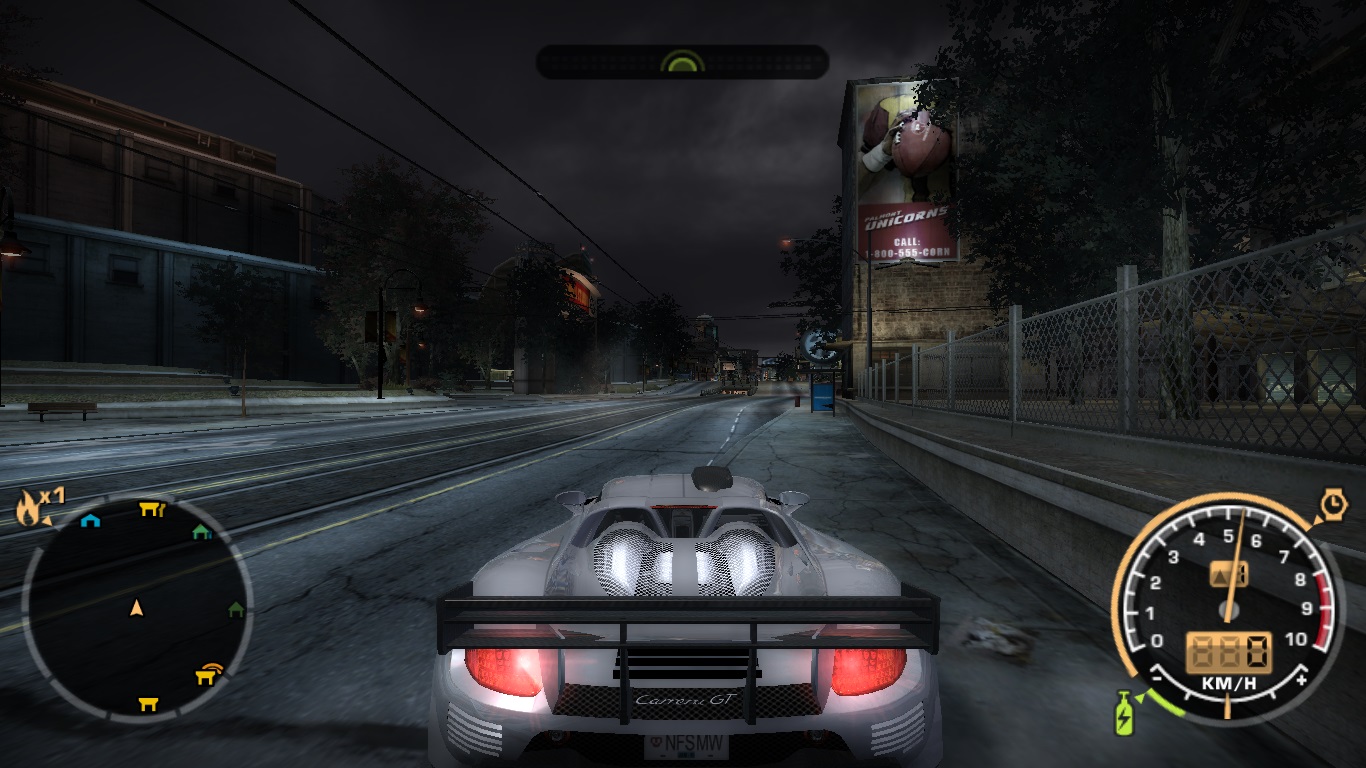Image resolution: width=1366 pixels, height=768 pixels.
Task: Click the orange player arrow on minimap
Action: pyautogui.click(x=137, y=607)
